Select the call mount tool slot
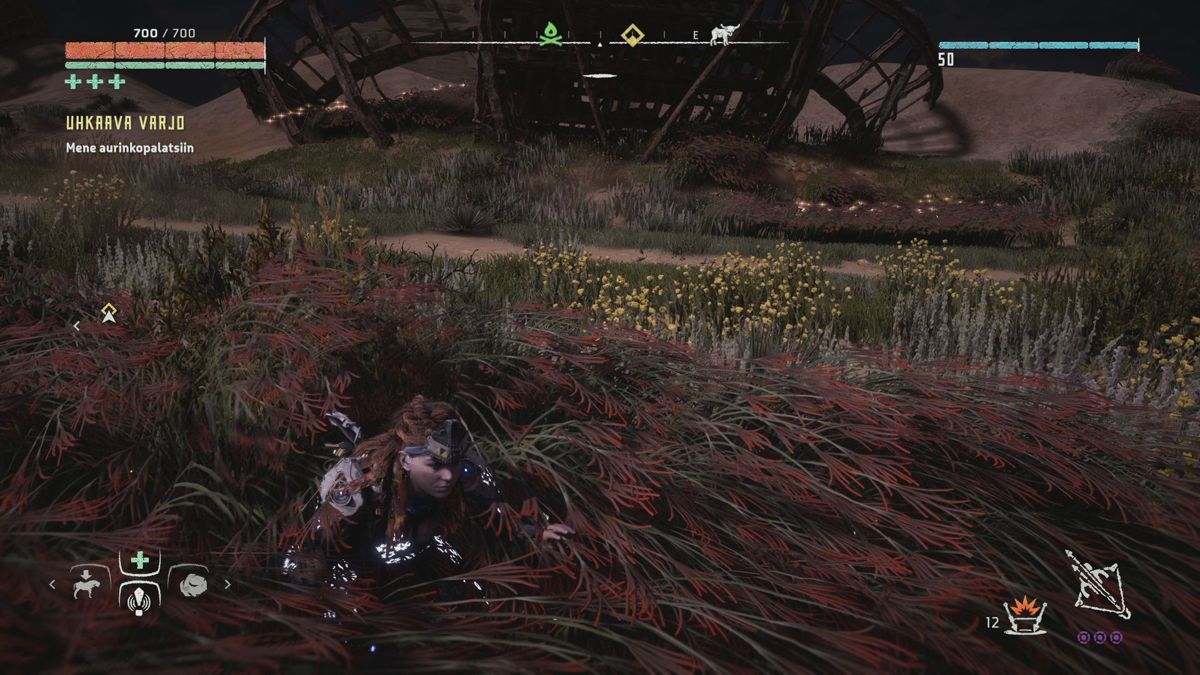Screen dimensions: 1200x675 (x=90, y=584)
